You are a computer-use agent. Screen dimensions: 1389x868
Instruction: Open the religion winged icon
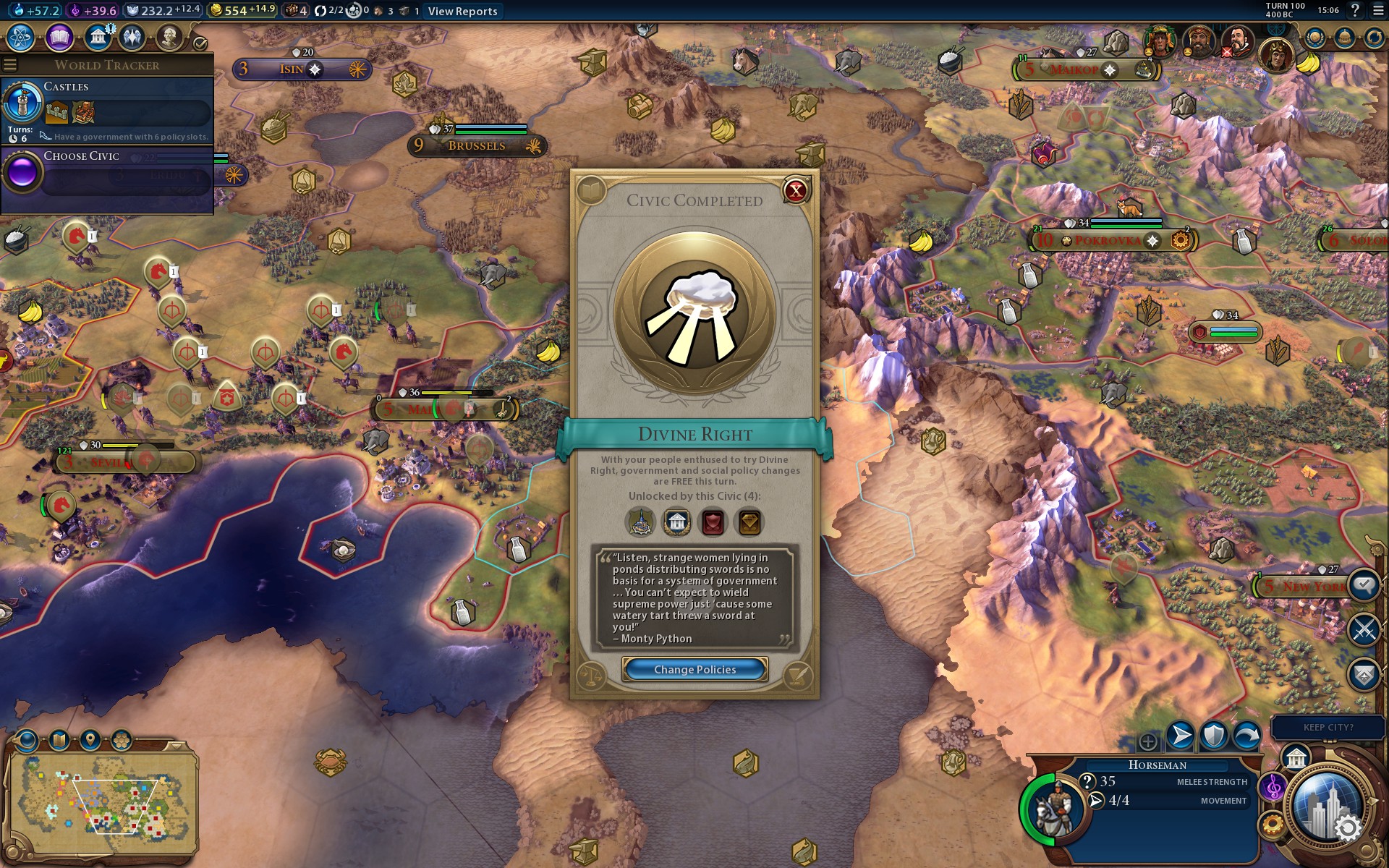click(132, 38)
